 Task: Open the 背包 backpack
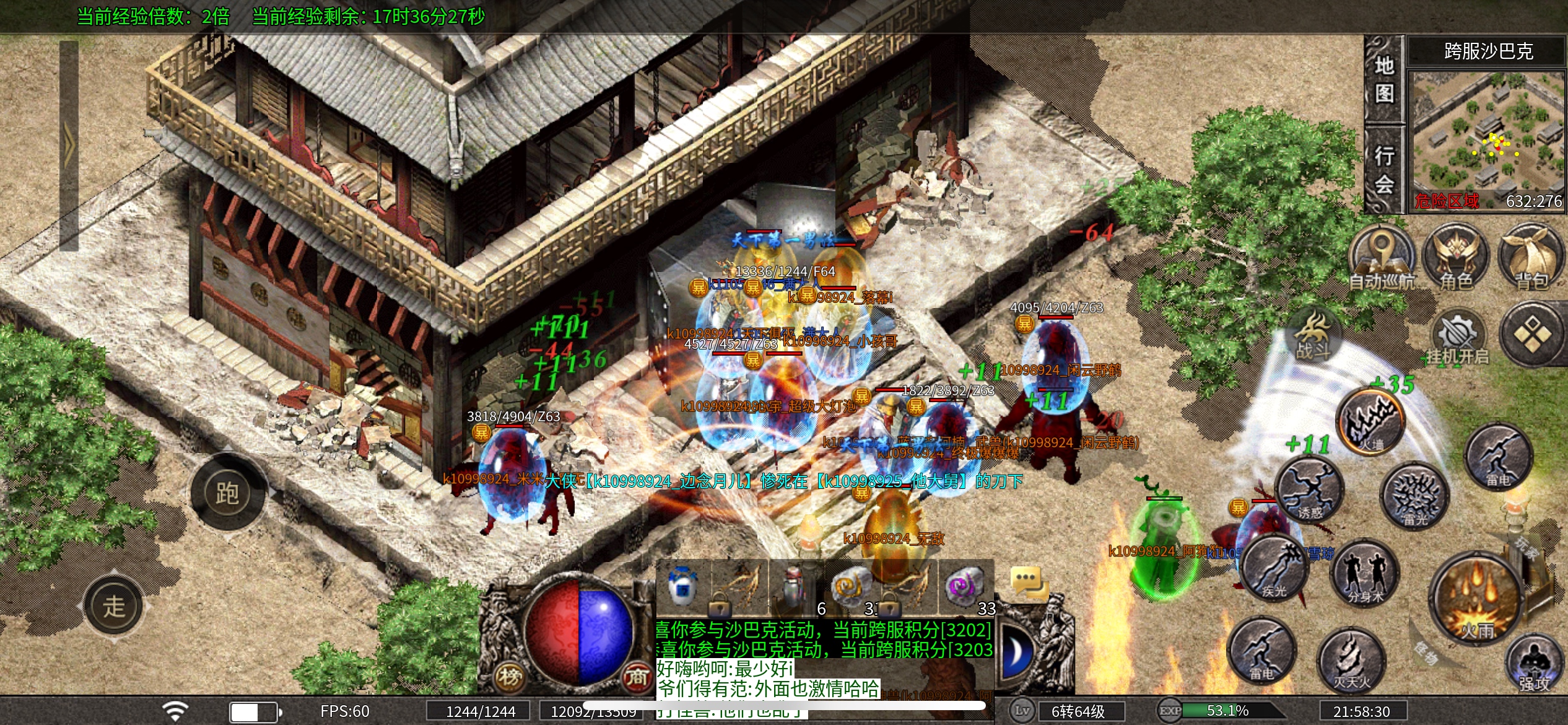[1531, 259]
